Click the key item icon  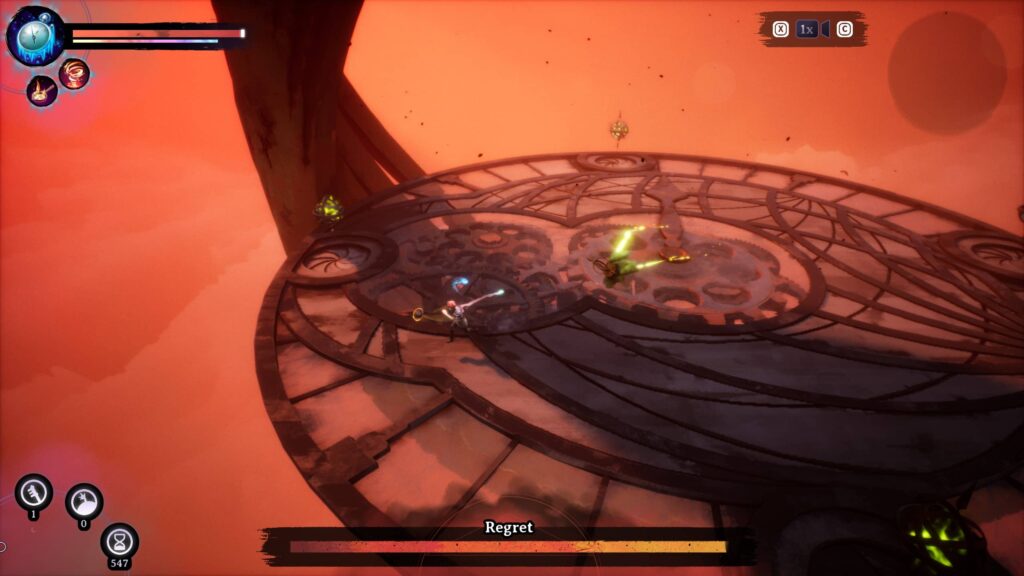[33, 491]
